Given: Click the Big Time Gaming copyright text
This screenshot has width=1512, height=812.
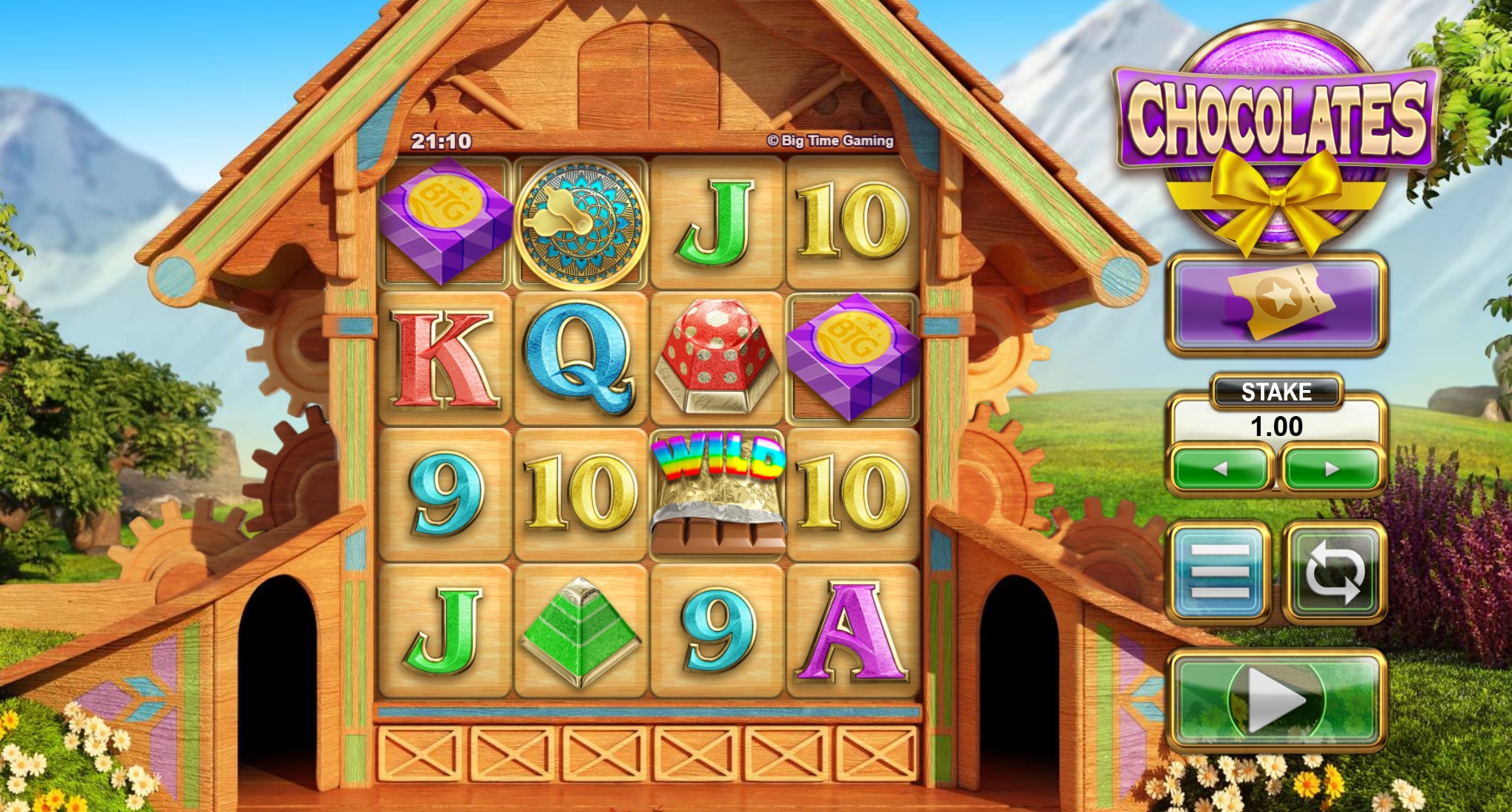Looking at the screenshot, I should pyautogui.click(x=830, y=141).
